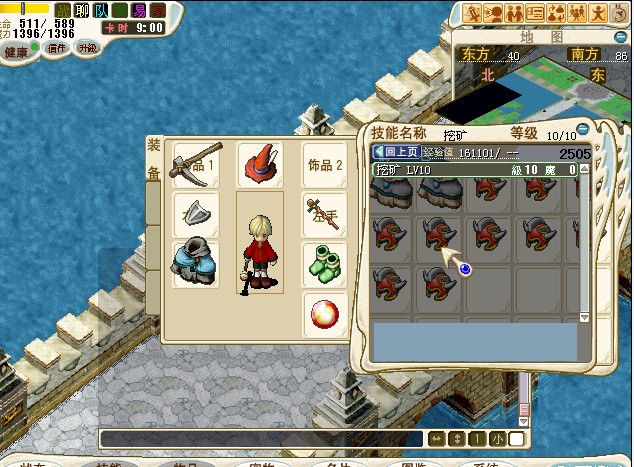Choose the red orb equipment slot

point(325,313)
